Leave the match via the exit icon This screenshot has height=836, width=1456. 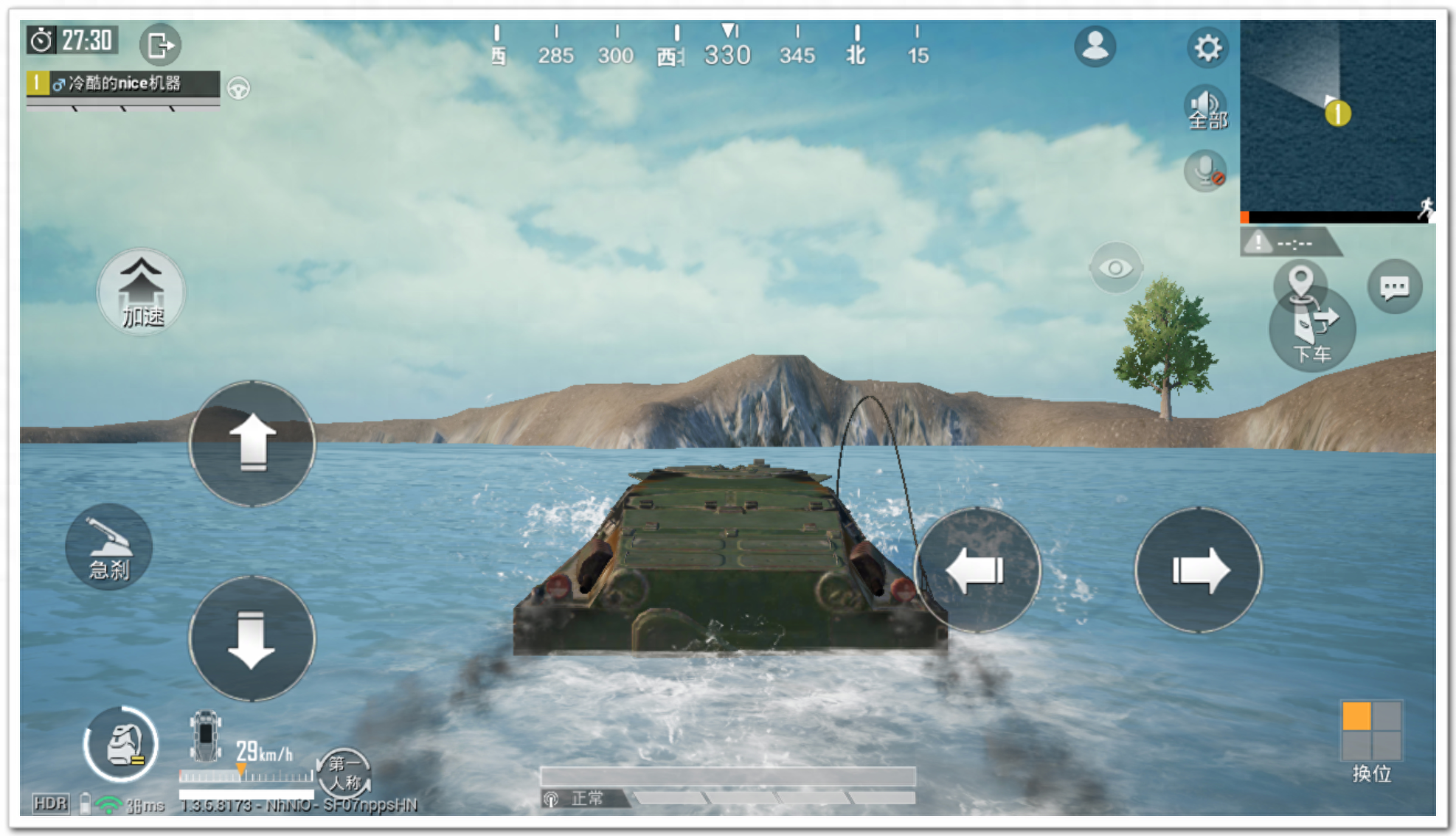pos(159,45)
